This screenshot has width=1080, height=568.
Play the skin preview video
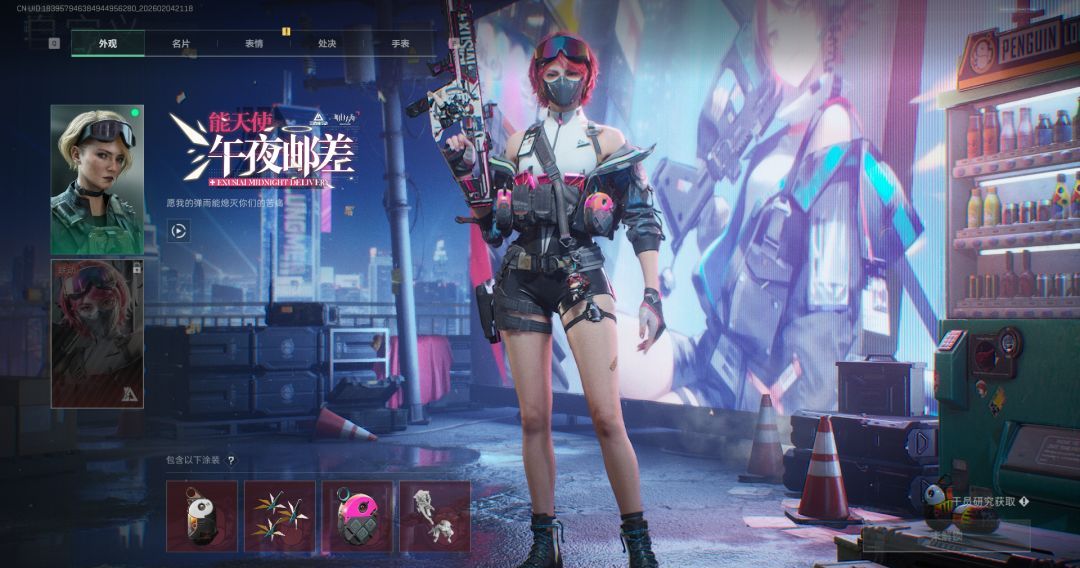(x=179, y=231)
